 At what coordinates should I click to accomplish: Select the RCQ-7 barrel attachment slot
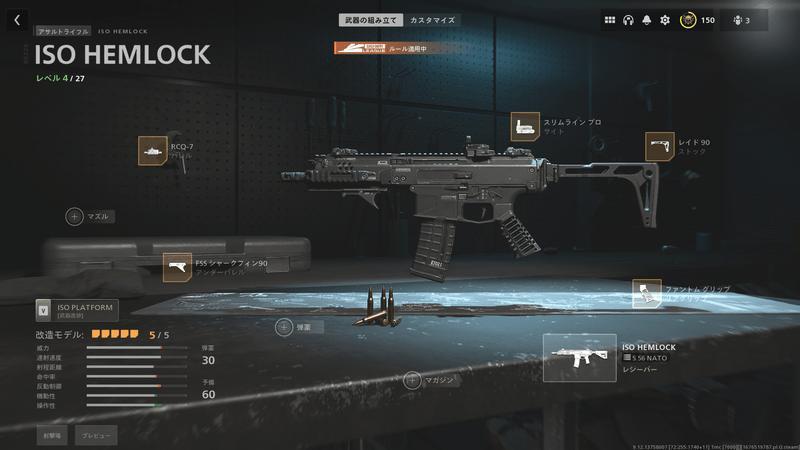[153, 151]
